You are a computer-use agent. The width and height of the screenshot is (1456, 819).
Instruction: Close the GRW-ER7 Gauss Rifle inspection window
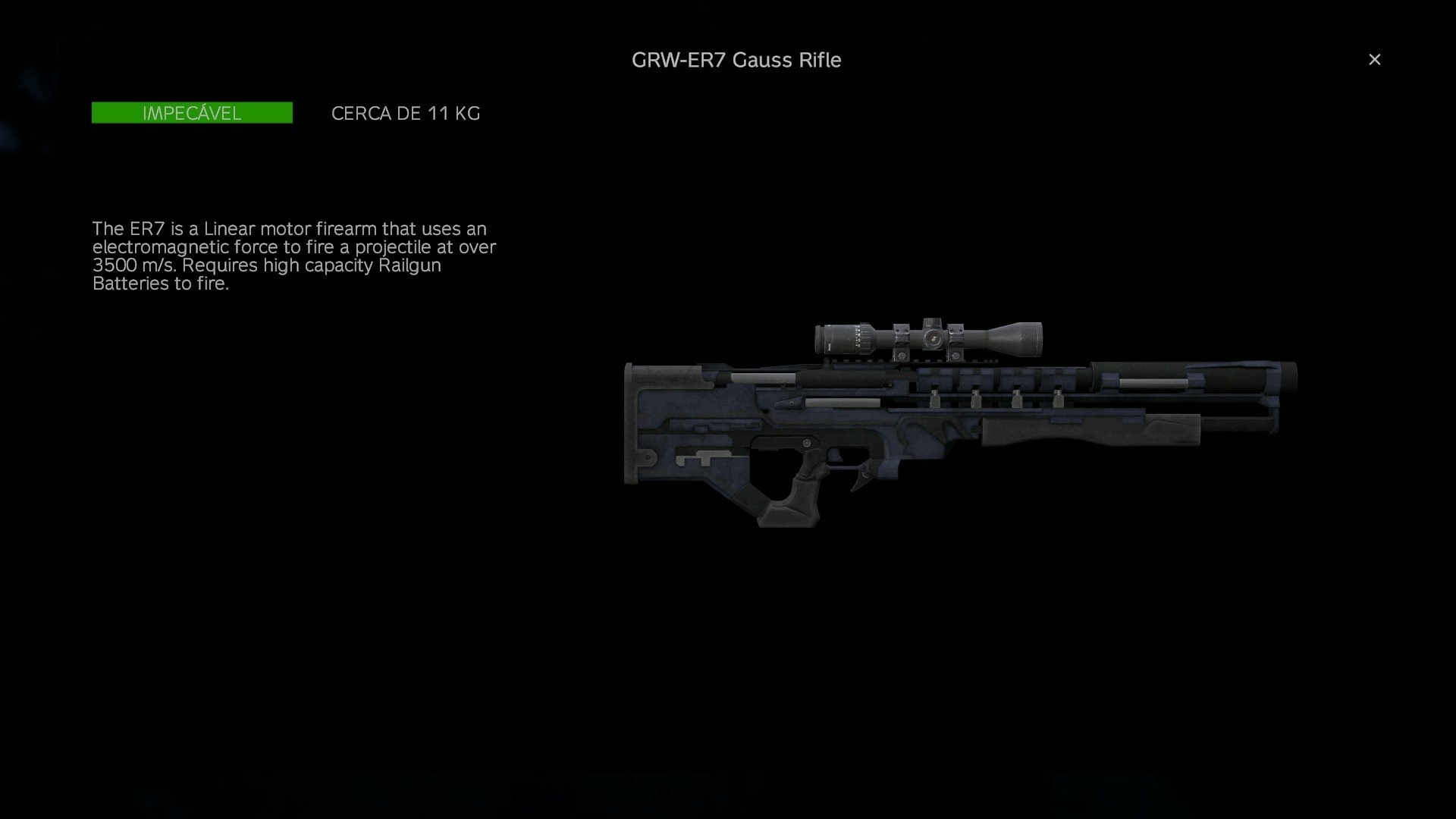tap(1374, 59)
